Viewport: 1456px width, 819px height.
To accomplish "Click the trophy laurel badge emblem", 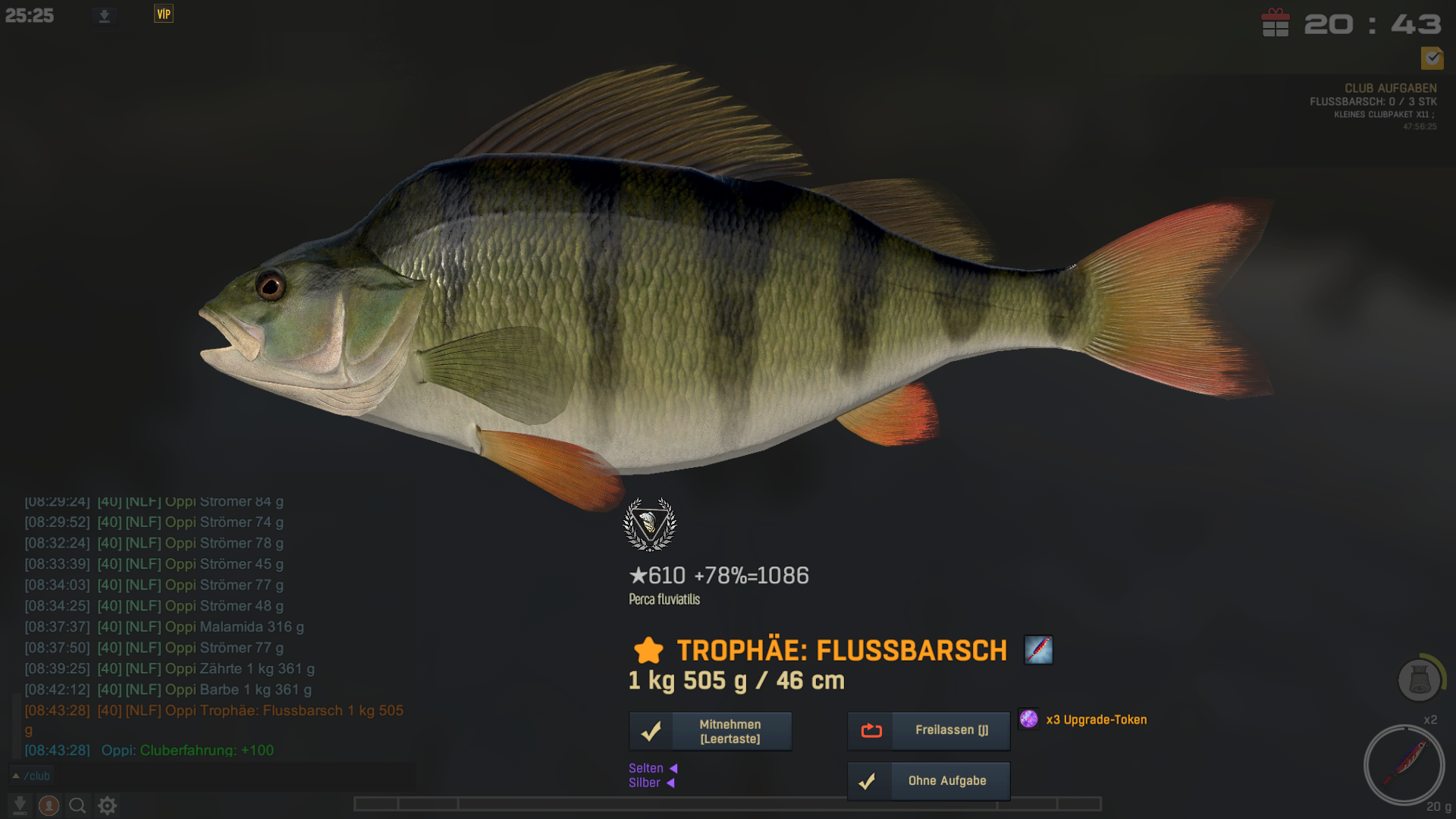I will 650,524.
